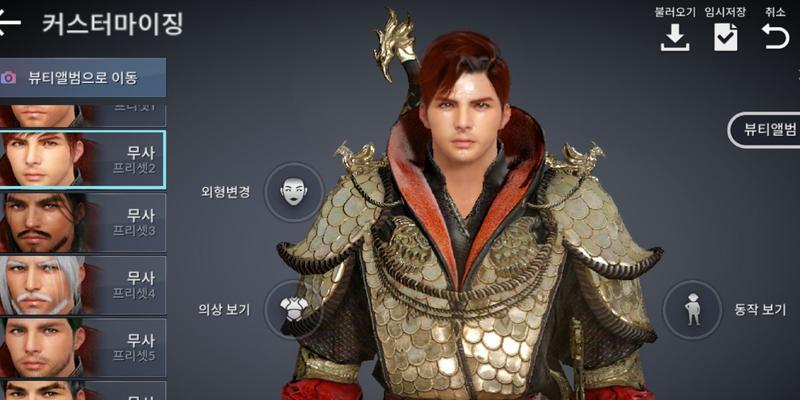View motions with 동작 보기 icon
This screenshot has width=800, height=400.
[x=692, y=309]
